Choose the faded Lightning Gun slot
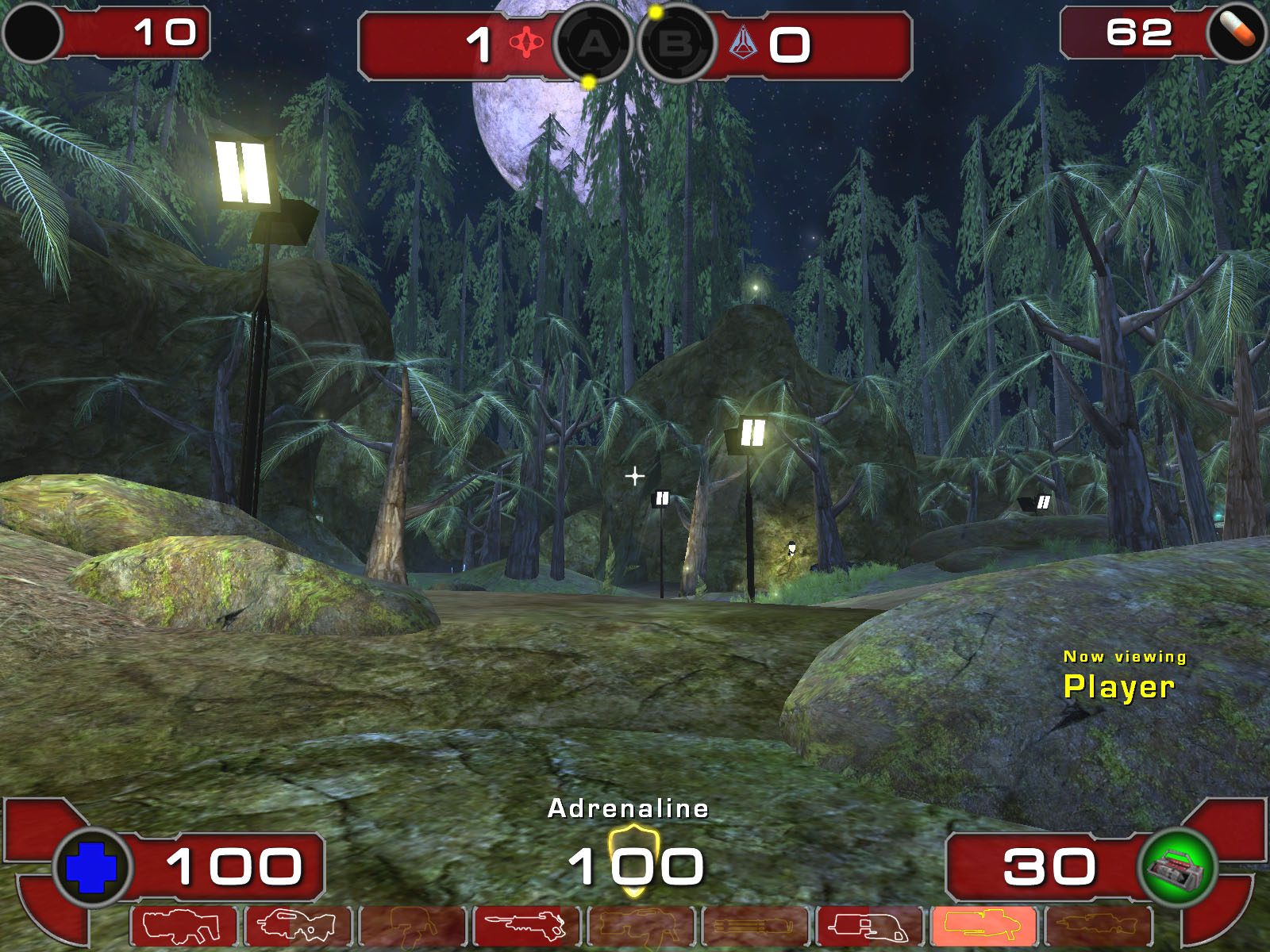This screenshot has height=952, width=1270. tap(1099, 927)
